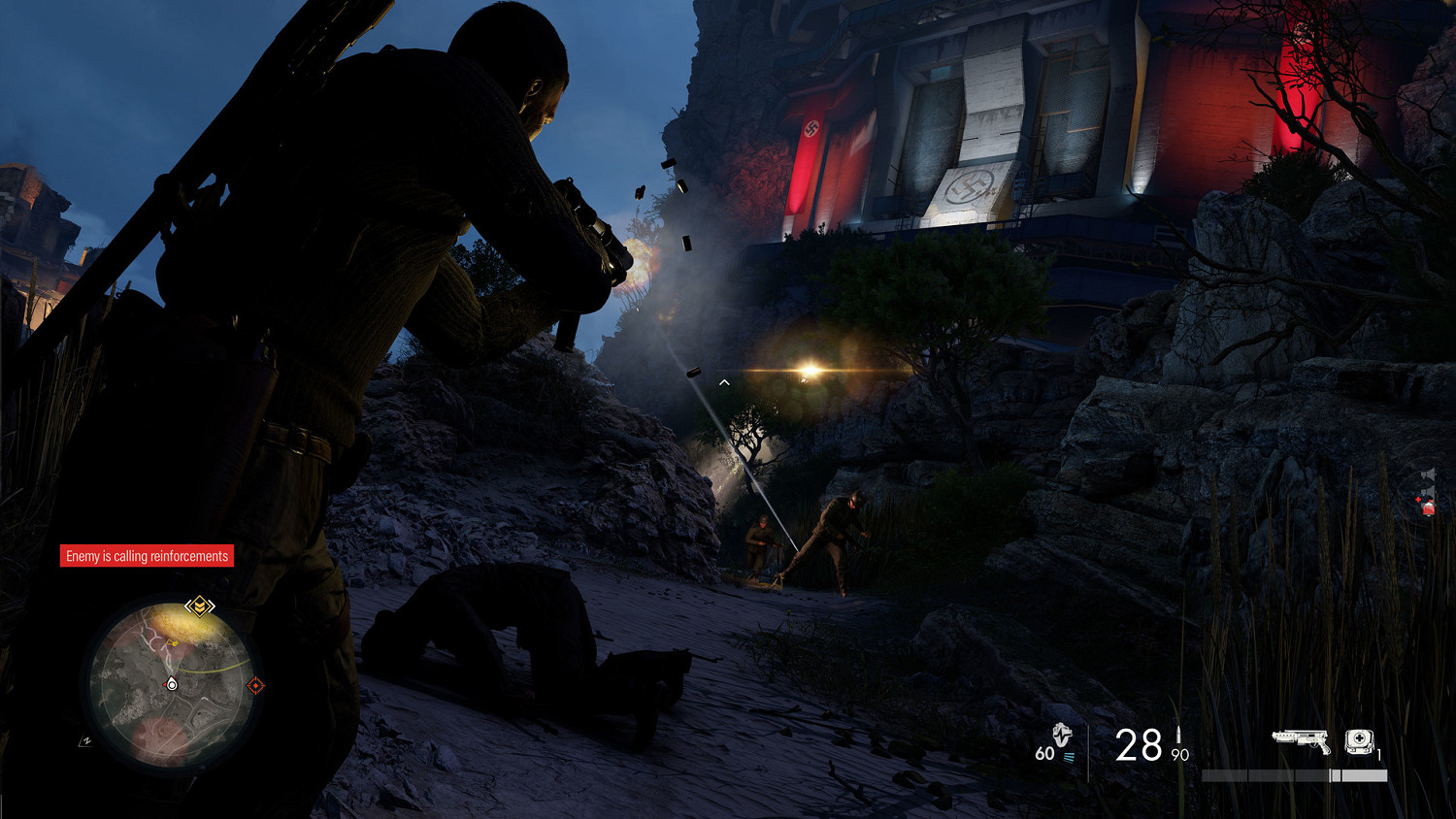Open the medkit item icon beside the pistol
The image size is (1456, 819).
click(1359, 740)
